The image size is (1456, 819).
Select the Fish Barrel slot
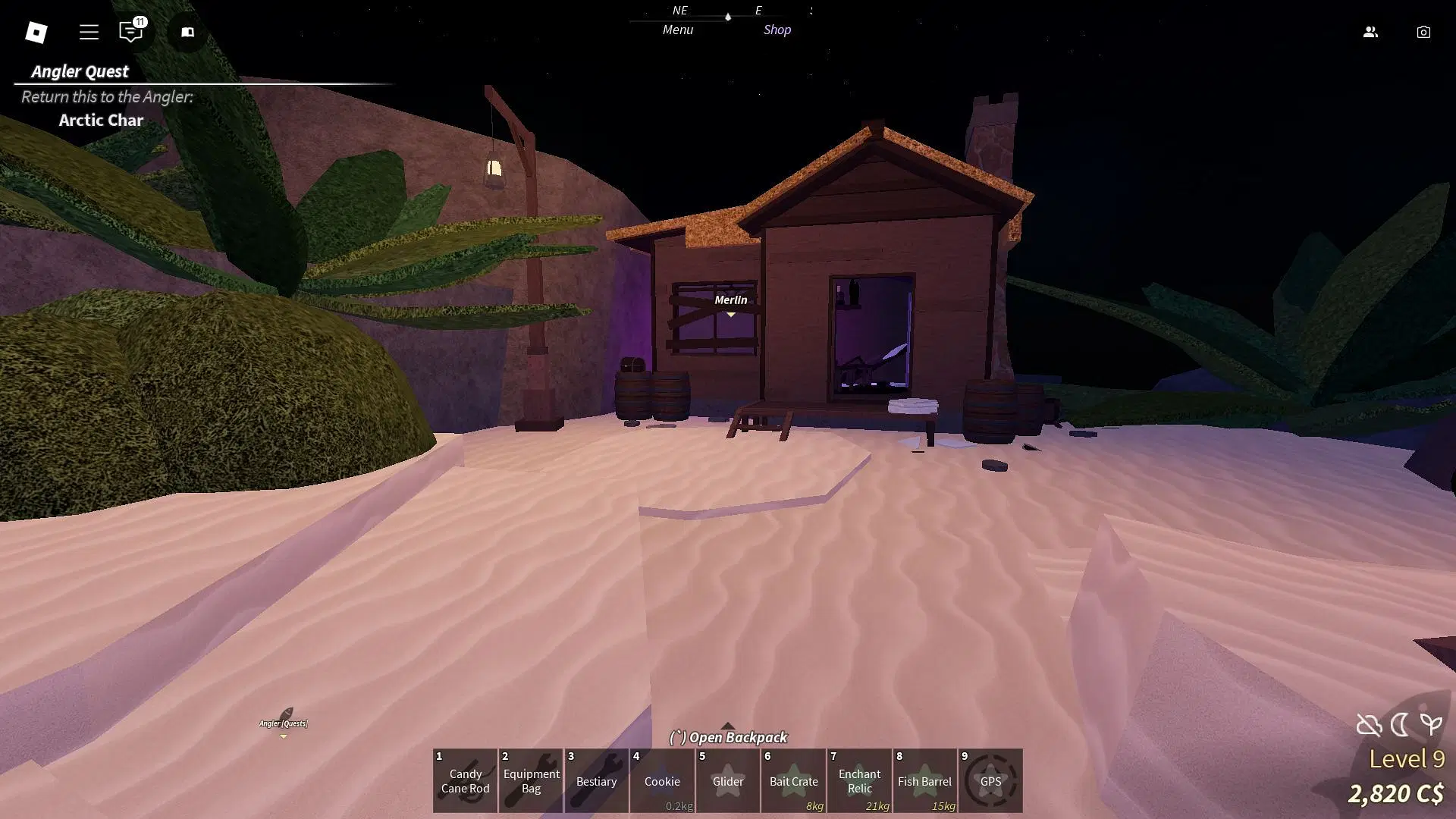pos(924,780)
